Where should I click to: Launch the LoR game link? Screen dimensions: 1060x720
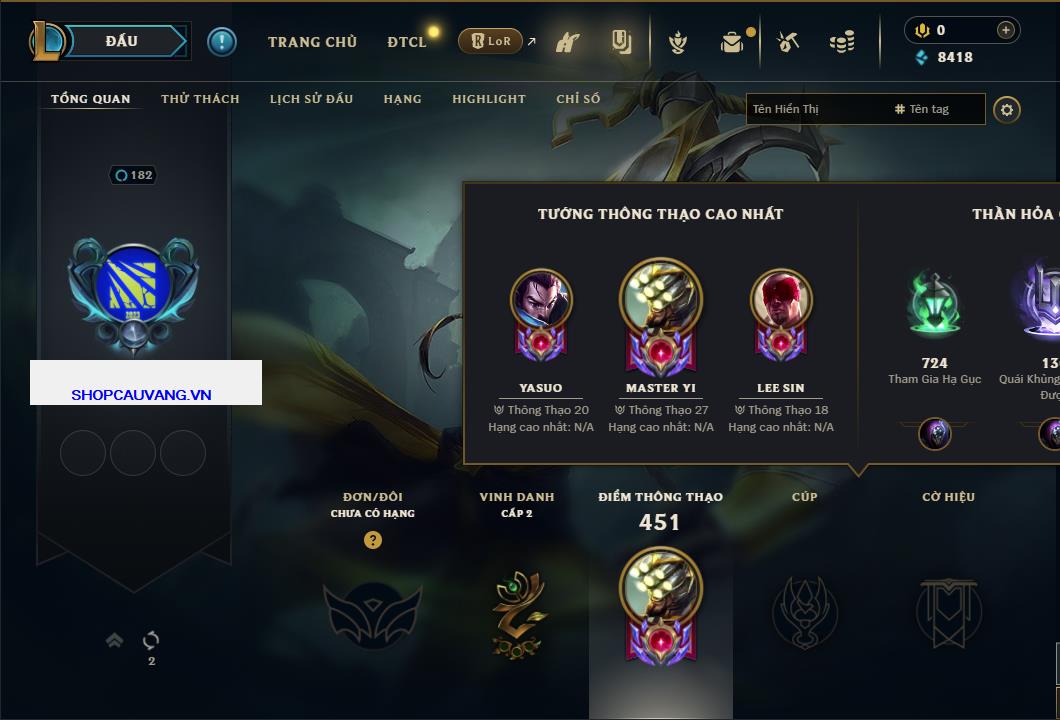coord(491,42)
